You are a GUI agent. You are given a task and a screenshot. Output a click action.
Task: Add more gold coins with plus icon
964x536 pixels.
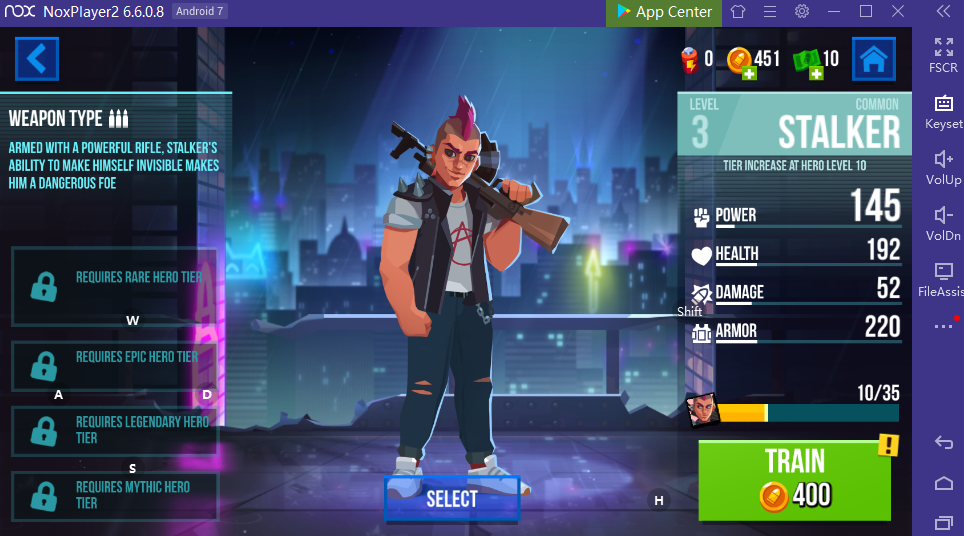tap(747, 73)
